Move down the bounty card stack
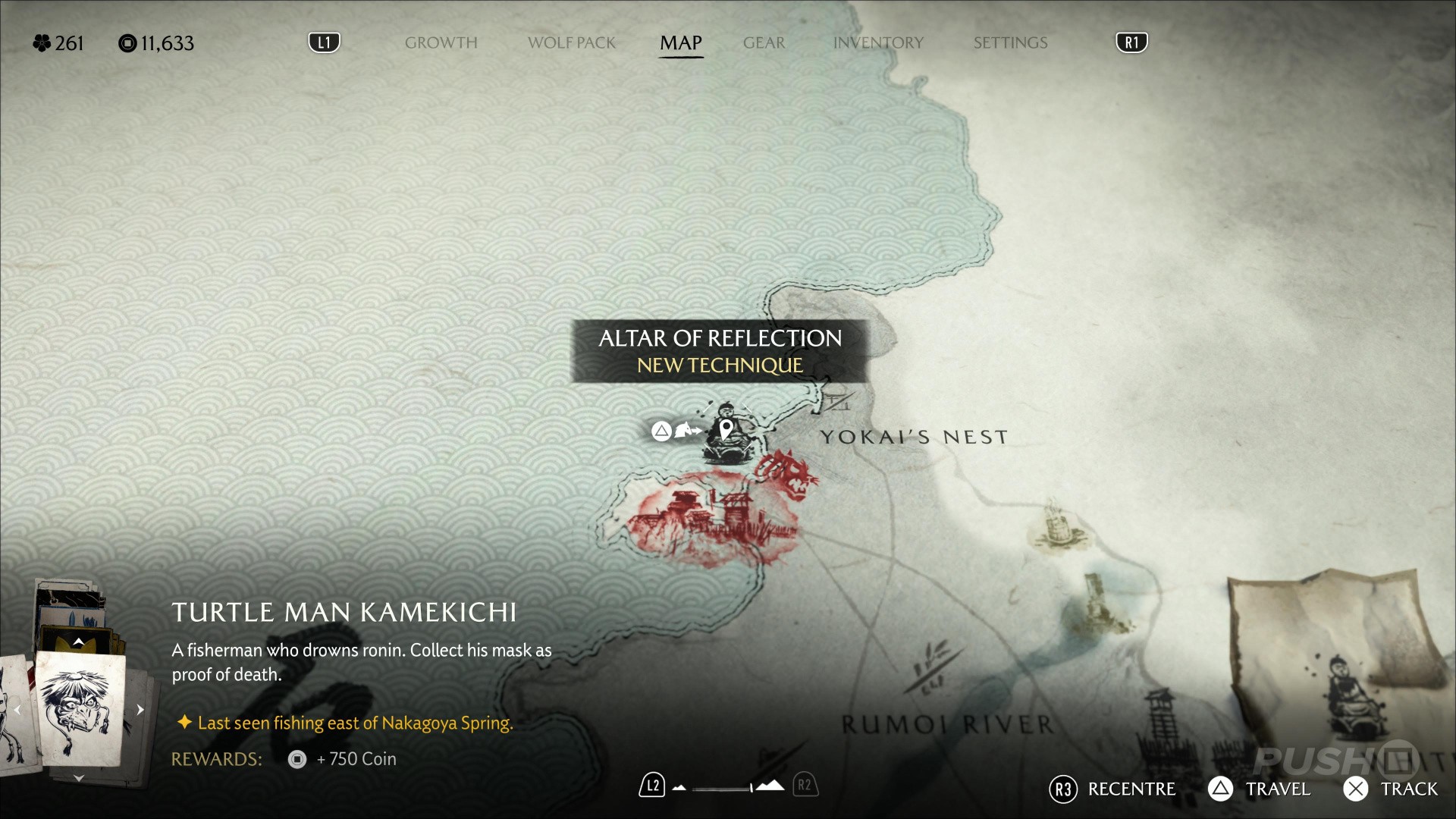 tap(78, 778)
